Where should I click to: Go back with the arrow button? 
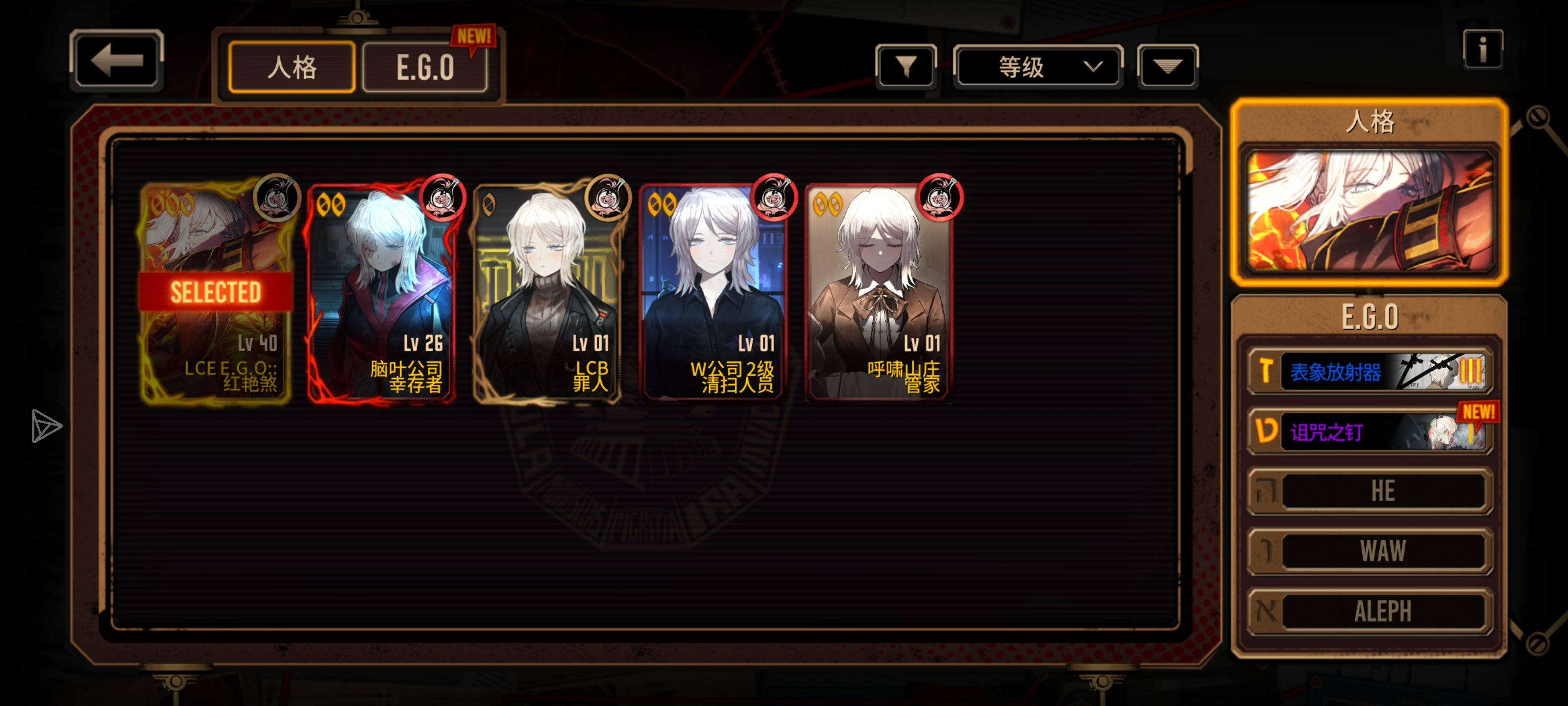[x=116, y=61]
